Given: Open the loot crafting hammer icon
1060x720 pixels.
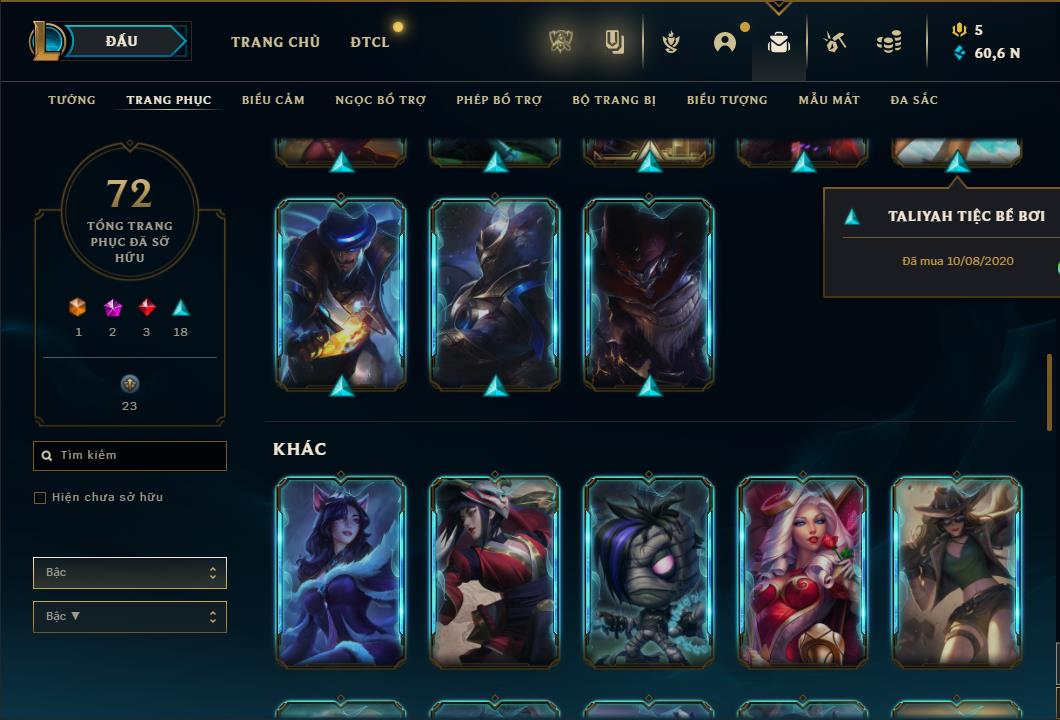Looking at the screenshot, I should click(x=835, y=42).
